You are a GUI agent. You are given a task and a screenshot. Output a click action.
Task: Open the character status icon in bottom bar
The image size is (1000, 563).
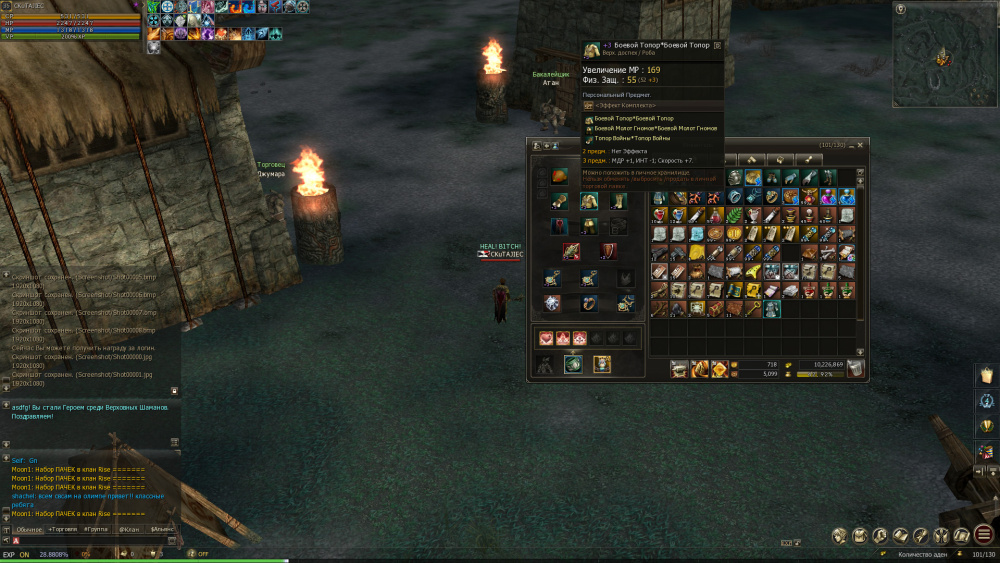[x=838, y=535]
